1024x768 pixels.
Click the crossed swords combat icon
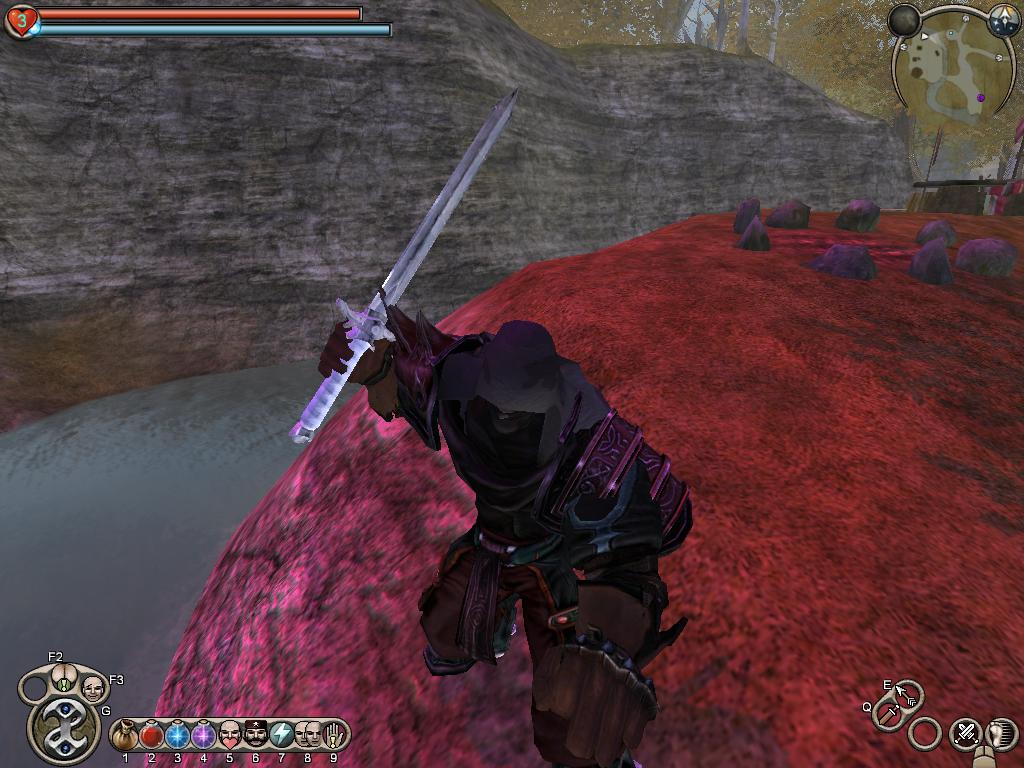[965, 733]
